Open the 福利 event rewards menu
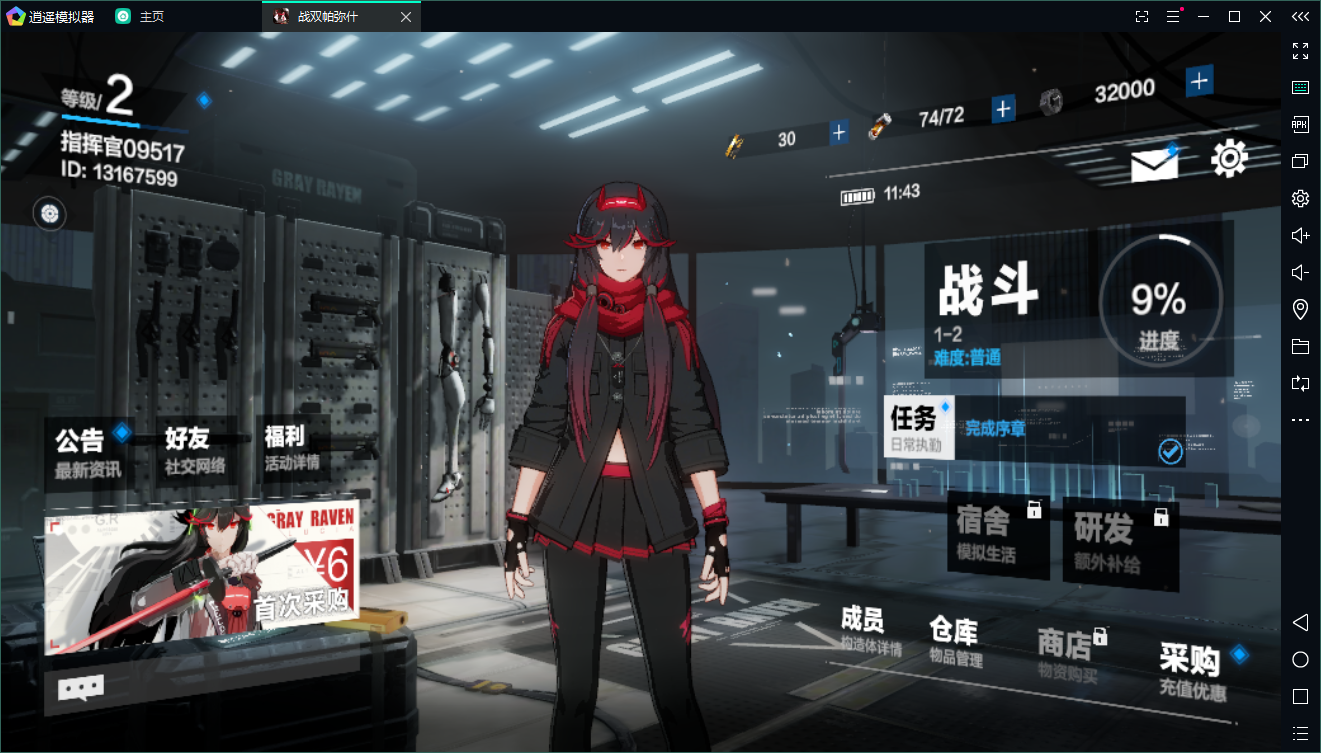 (290, 449)
